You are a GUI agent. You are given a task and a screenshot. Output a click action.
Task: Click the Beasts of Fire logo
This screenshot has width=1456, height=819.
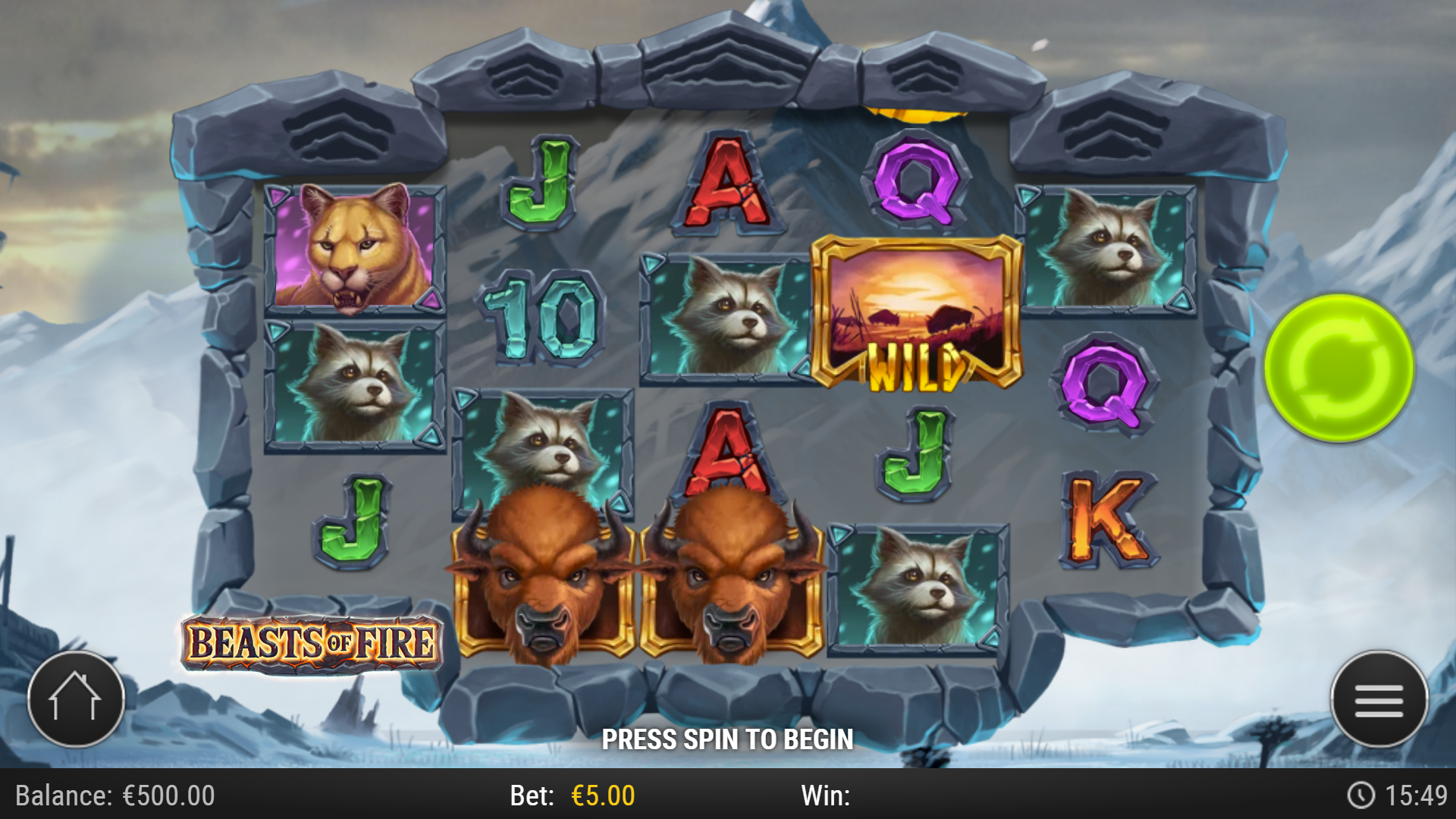312,643
